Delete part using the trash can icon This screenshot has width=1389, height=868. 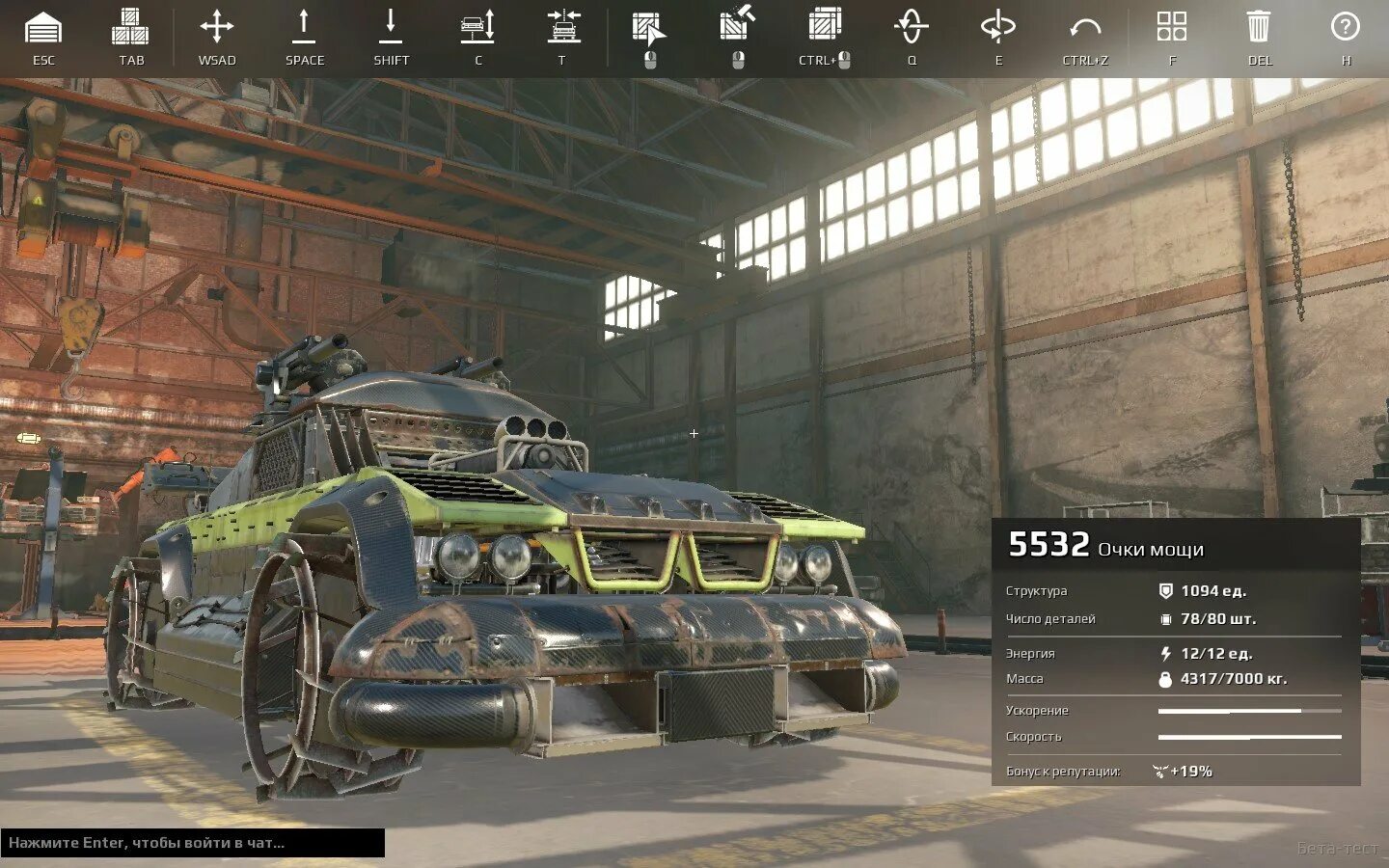click(1259, 27)
